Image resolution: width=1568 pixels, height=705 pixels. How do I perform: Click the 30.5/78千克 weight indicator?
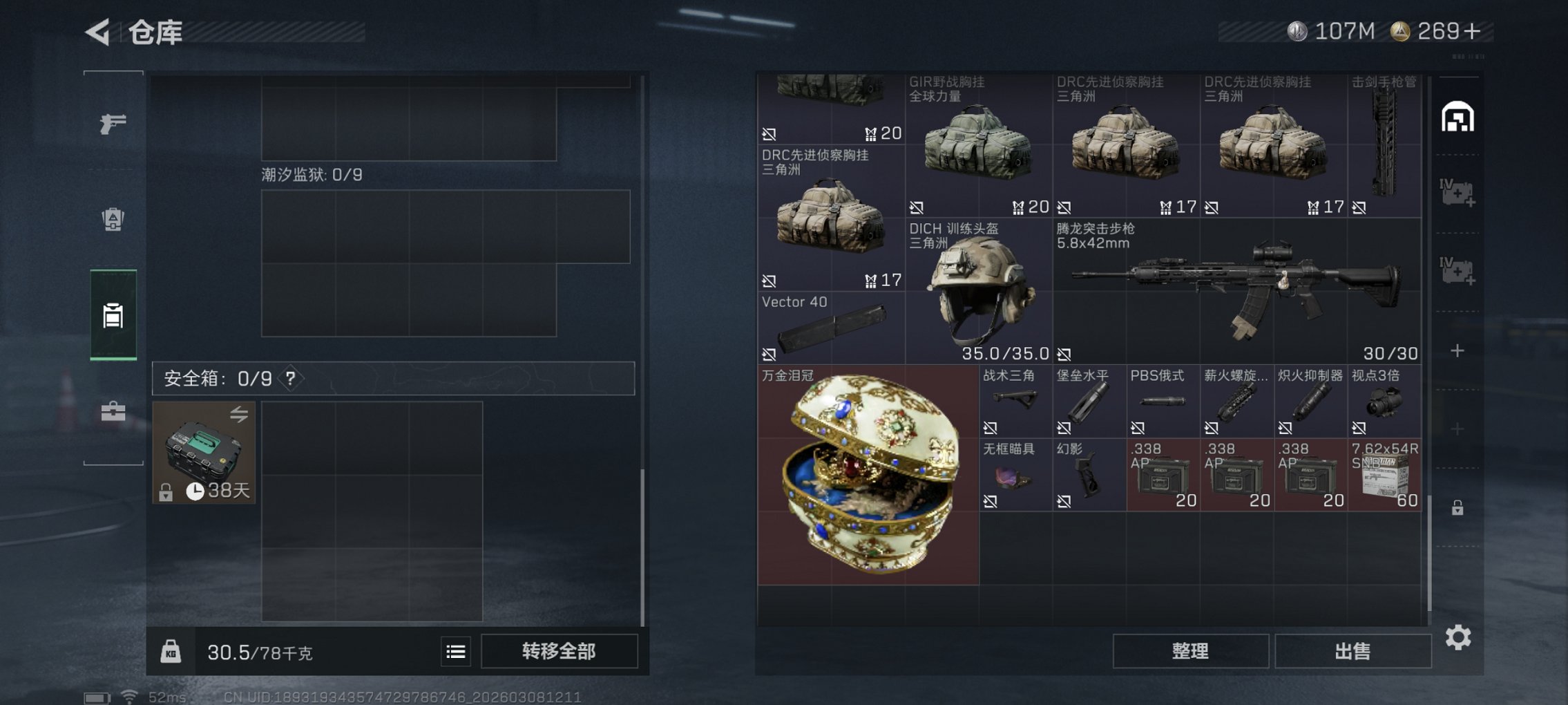click(259, 652)
